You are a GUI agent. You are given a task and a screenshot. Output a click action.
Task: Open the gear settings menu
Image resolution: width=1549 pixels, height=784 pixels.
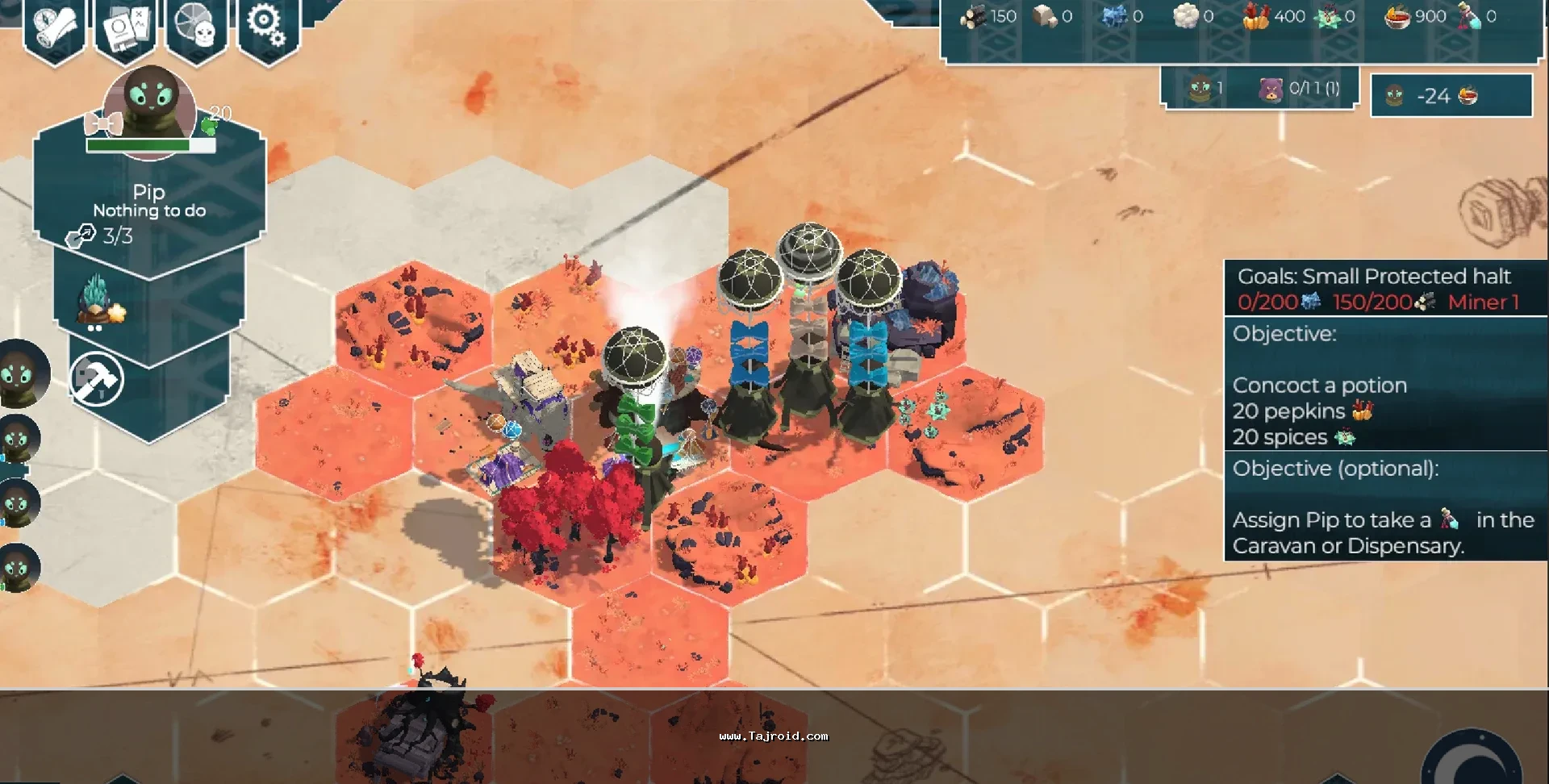click(x=267, y=27)
